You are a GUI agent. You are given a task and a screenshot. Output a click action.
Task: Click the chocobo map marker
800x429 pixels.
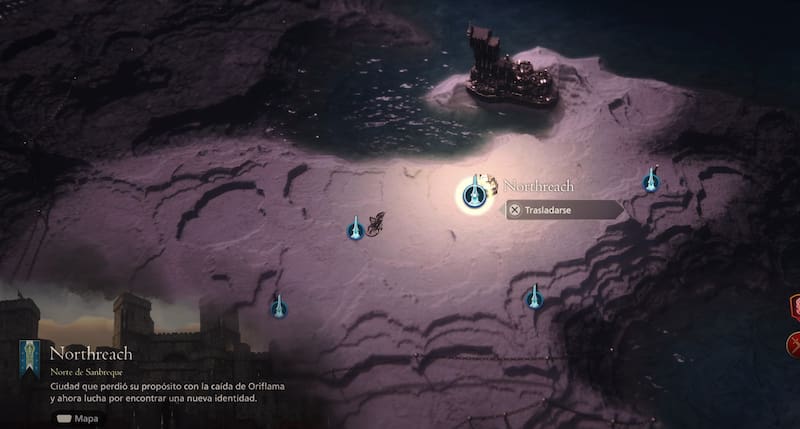click(x=376, y=223)
